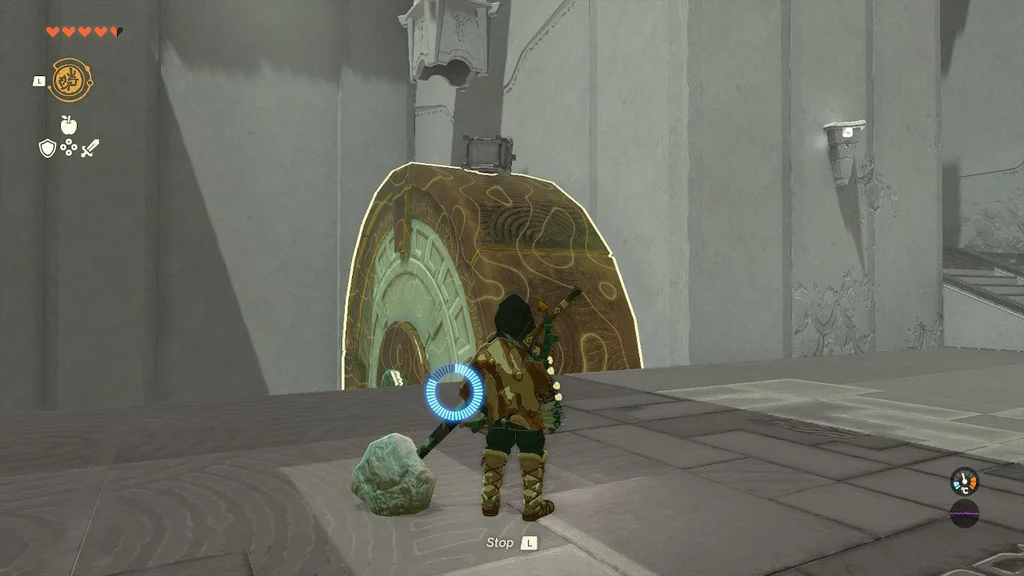The height and width of the screenshot is (576, 1024).
Task: Open the shield quick-select icon
Action: pos(46,149)
